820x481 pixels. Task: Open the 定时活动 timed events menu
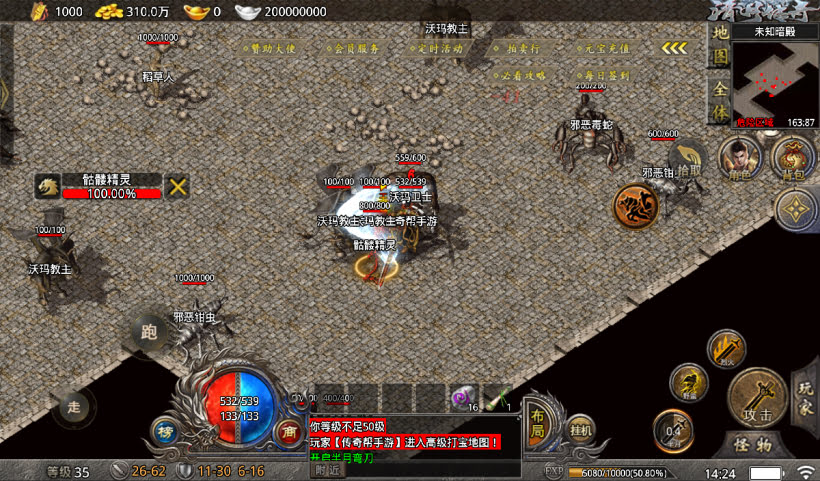click(x=437, y=47)
